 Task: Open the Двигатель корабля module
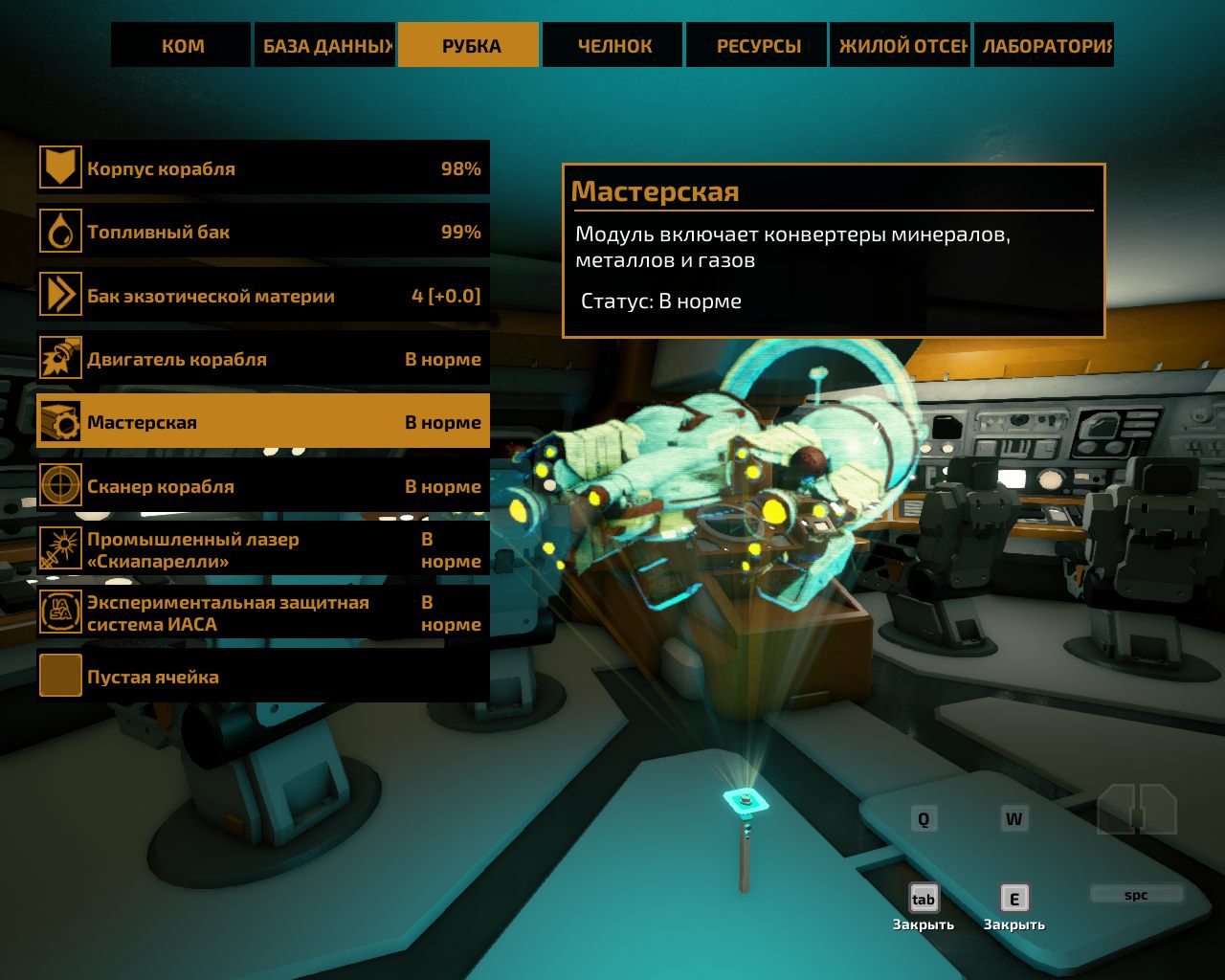coord(263,359)
